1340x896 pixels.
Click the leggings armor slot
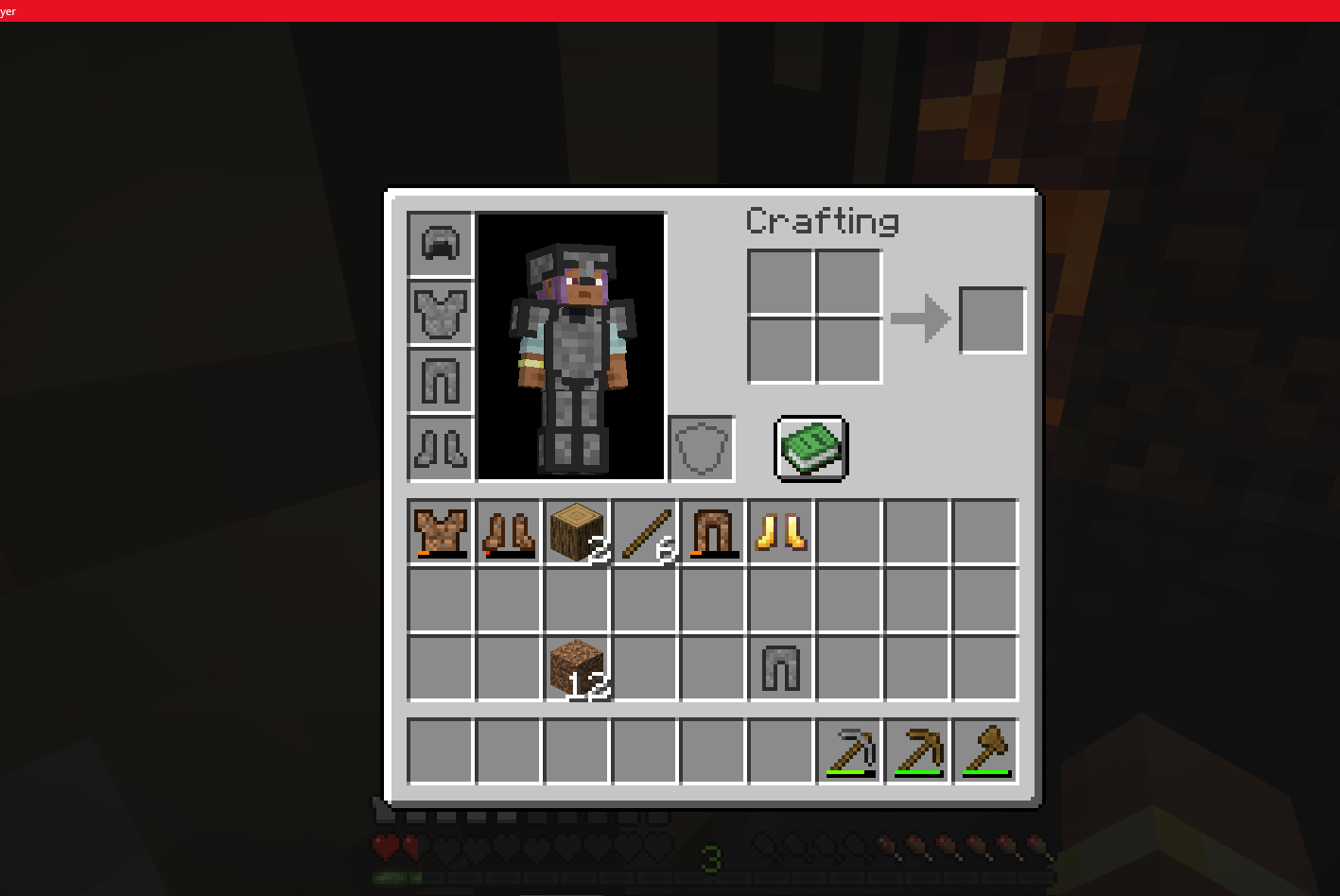click(x=440, y=379)
